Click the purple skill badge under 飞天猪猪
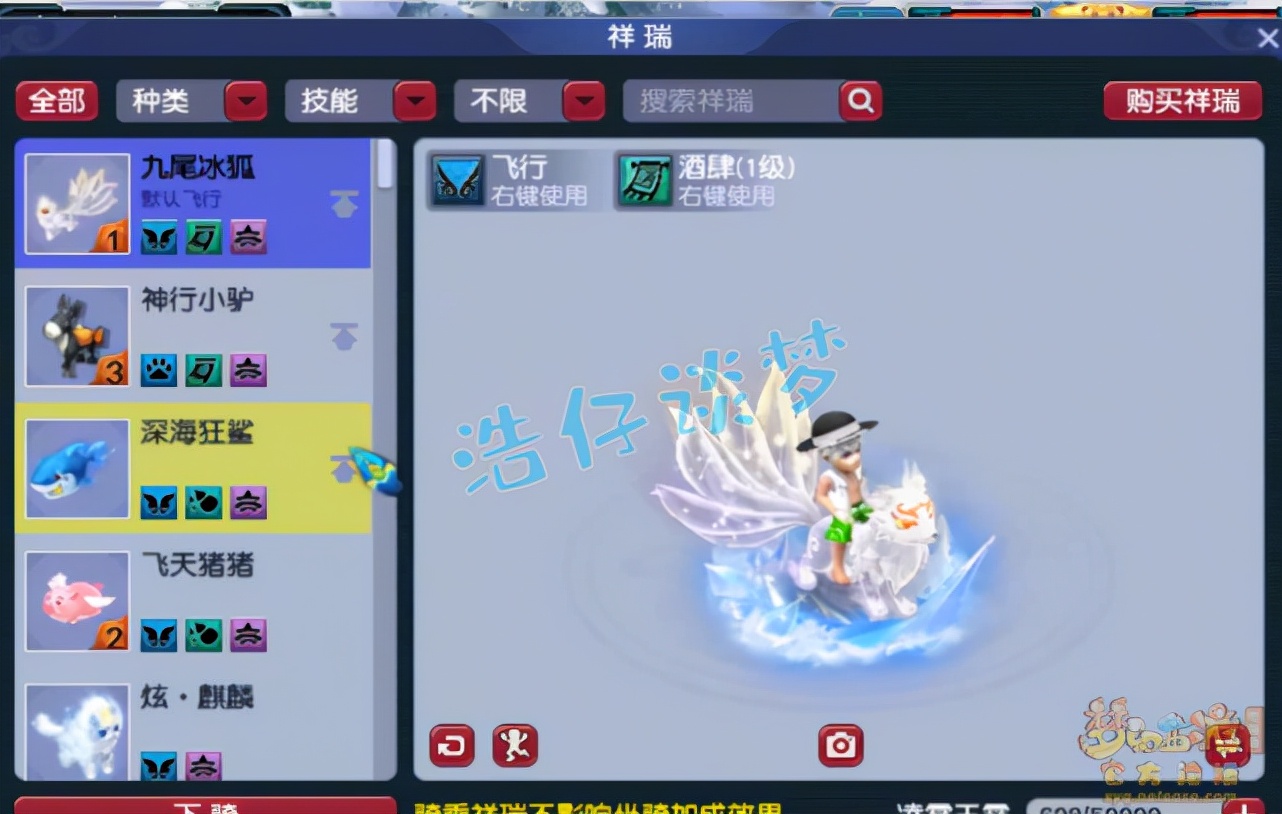This screenshot has height=814, width=1282. tap(247, 635)
